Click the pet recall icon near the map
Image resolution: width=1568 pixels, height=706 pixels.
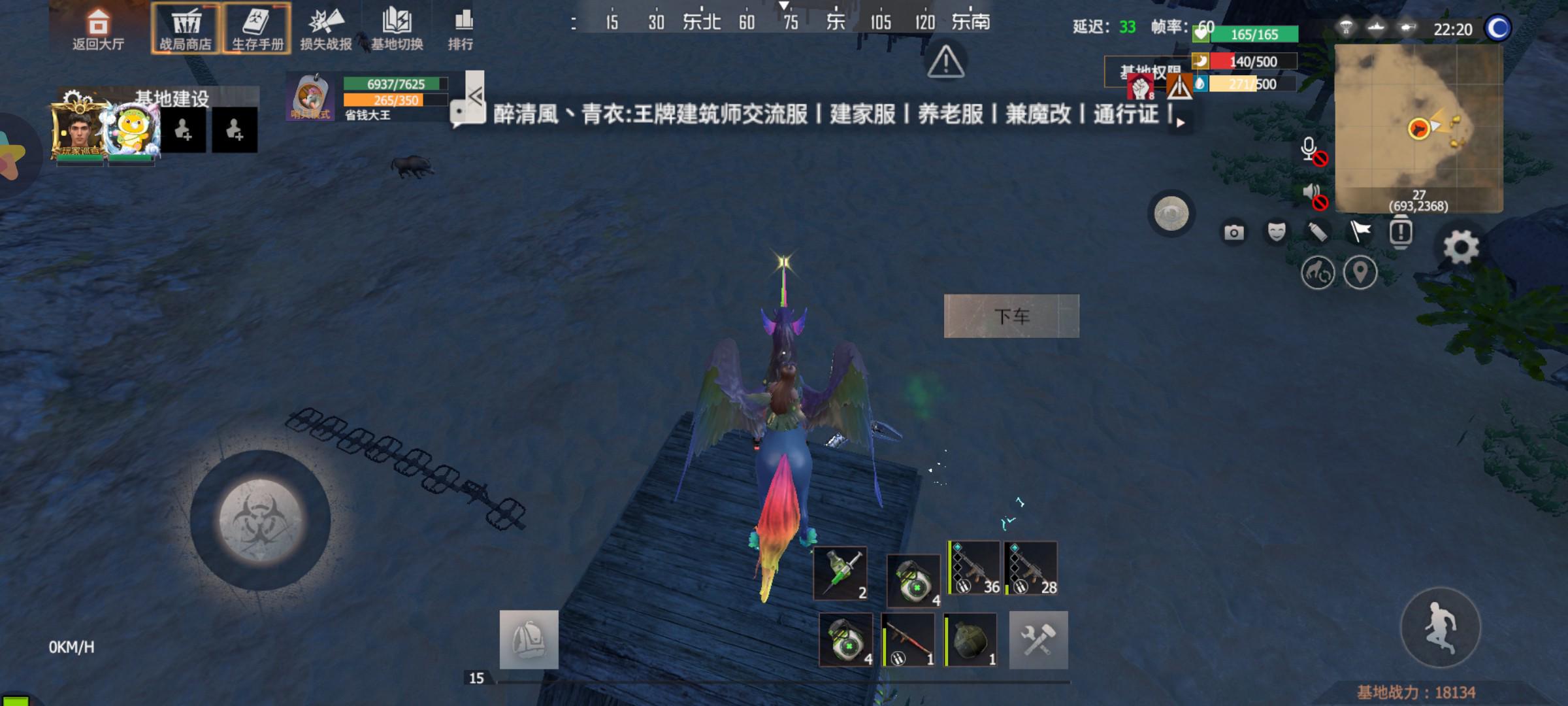tap(1319, 273)
